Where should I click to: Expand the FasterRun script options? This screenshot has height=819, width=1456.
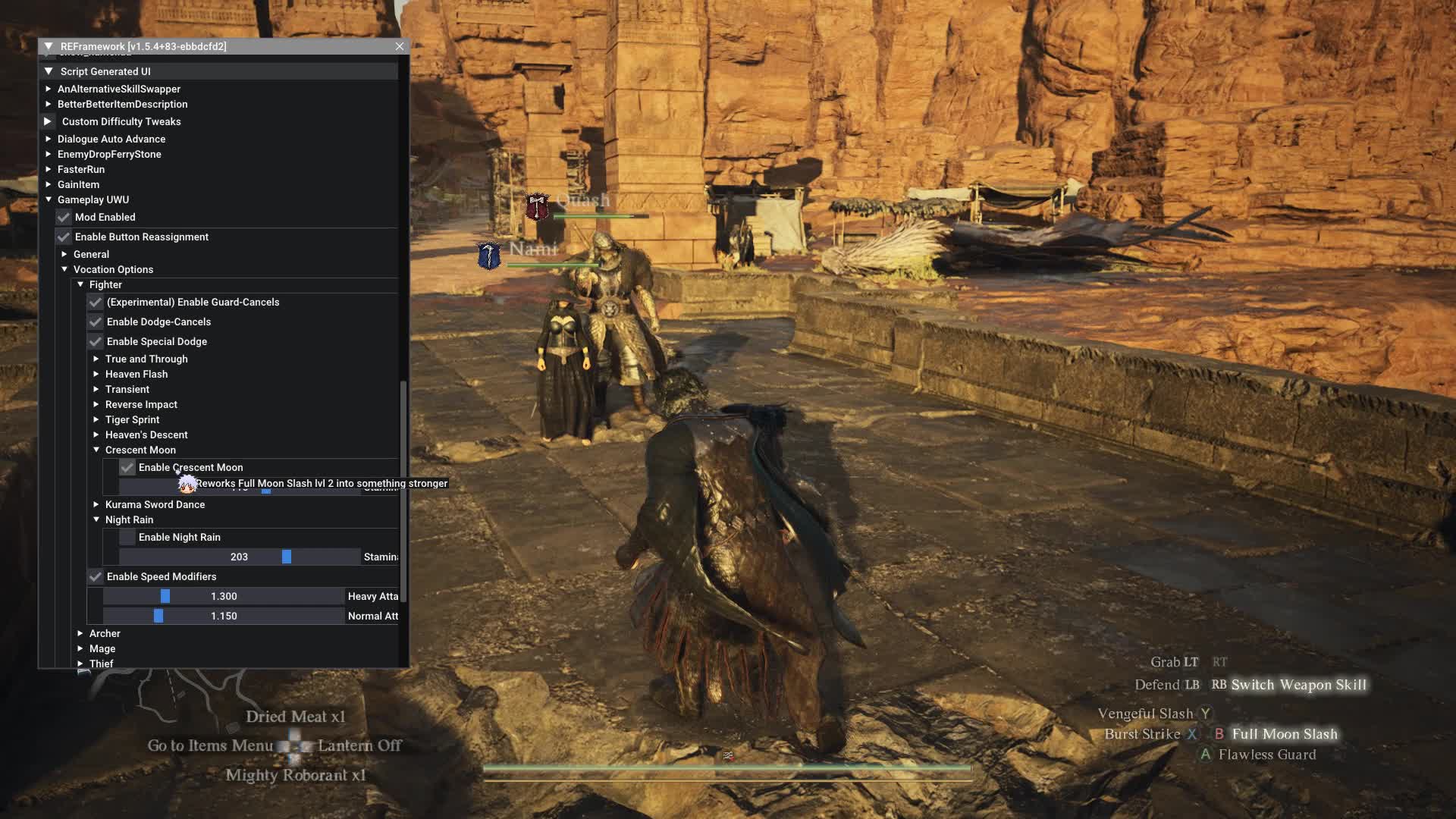(x=49, y=169)
